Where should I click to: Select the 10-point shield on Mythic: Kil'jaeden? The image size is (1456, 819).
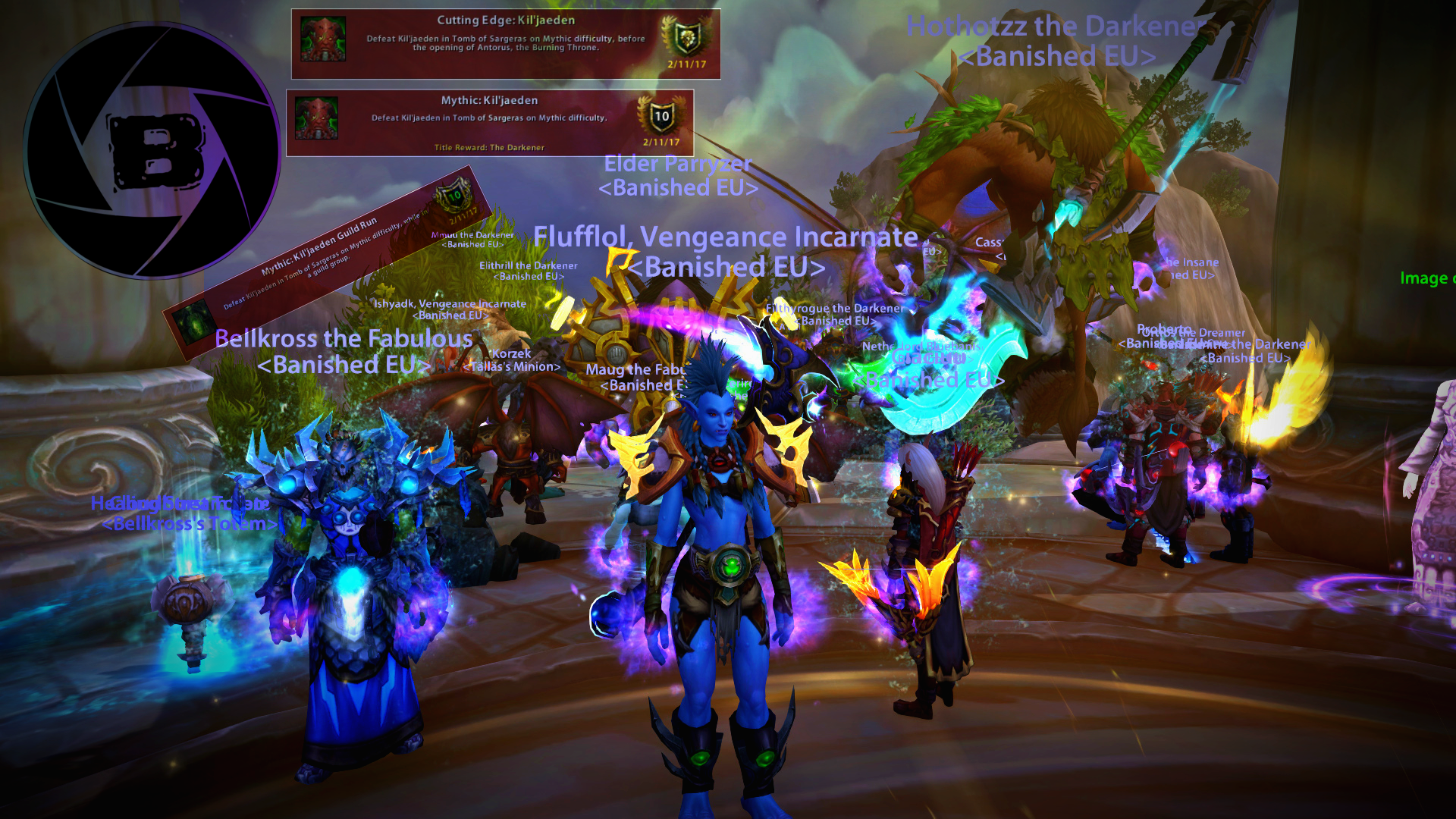(661, 116)
